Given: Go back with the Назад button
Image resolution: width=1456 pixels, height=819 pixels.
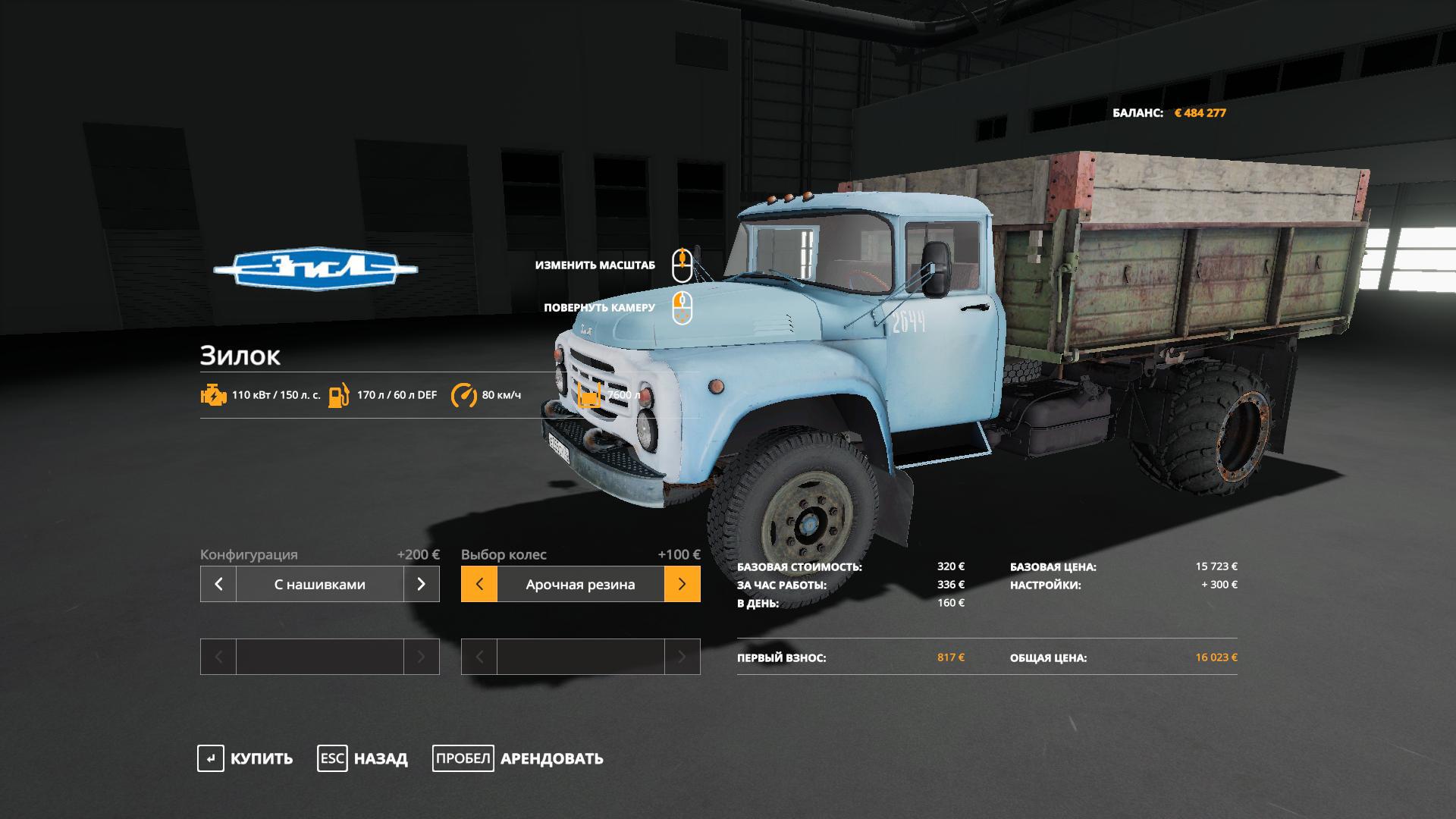Looking at the screenshot, I should (x=362, y=758).
